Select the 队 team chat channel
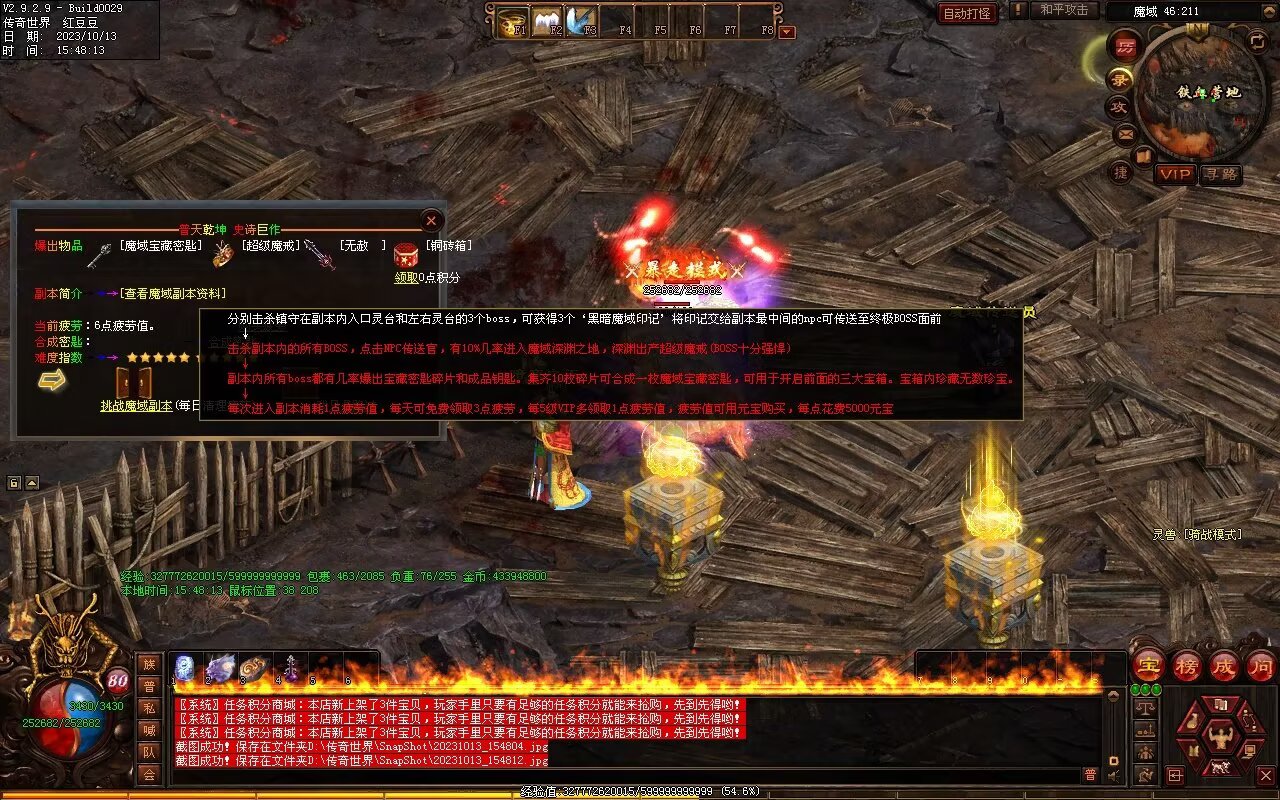Viewport: 1280px width, 800px height. click(x=149, y=752)
